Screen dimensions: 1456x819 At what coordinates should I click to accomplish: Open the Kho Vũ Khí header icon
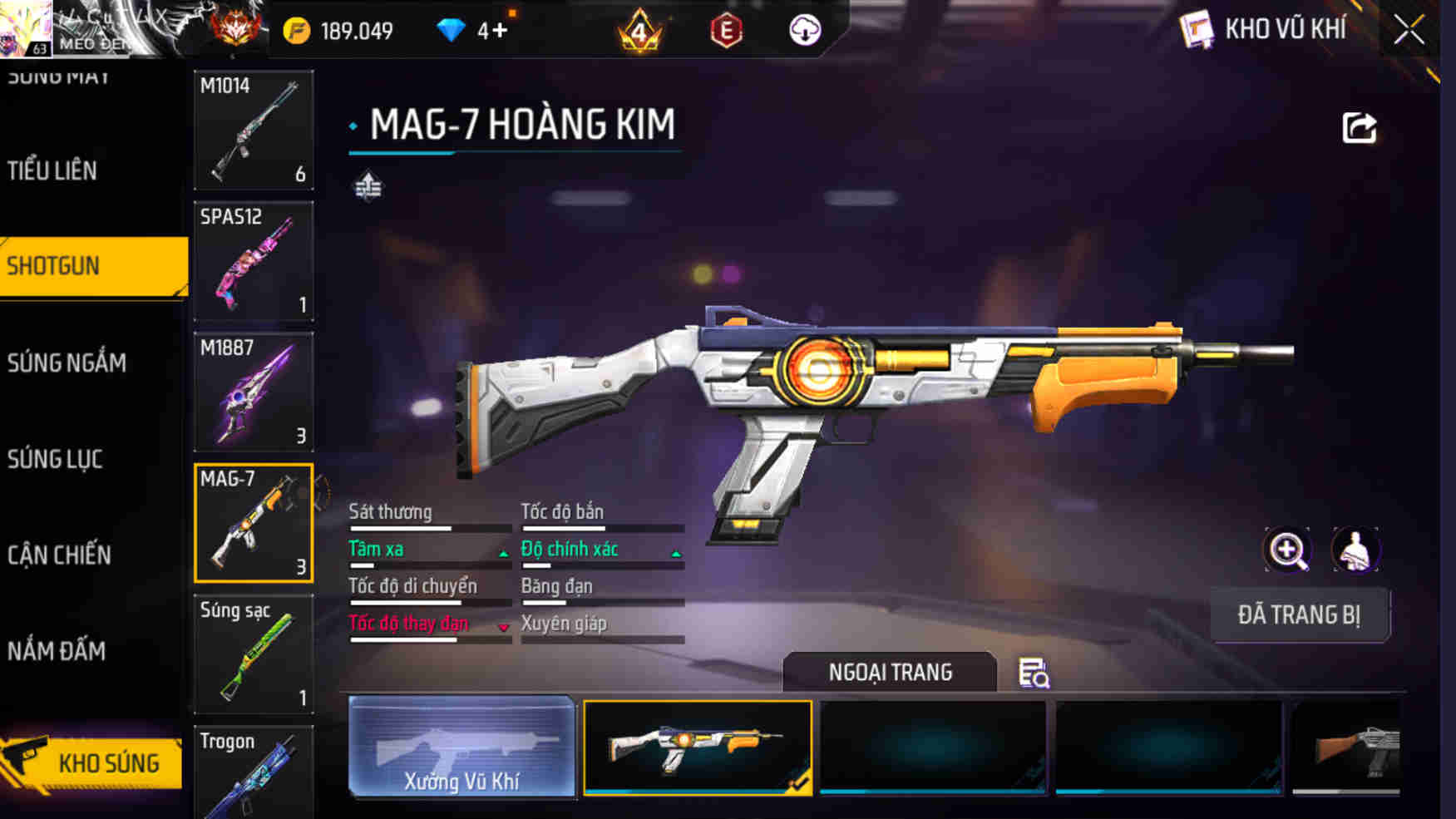1196,29
